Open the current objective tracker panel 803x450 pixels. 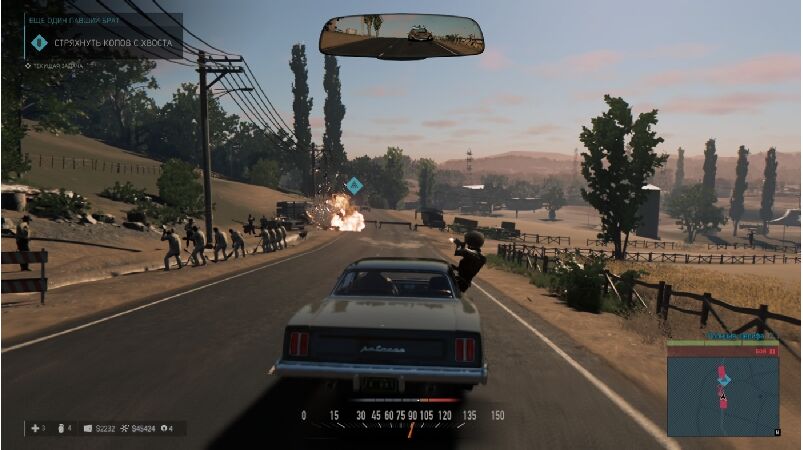[x=105, y=42]
